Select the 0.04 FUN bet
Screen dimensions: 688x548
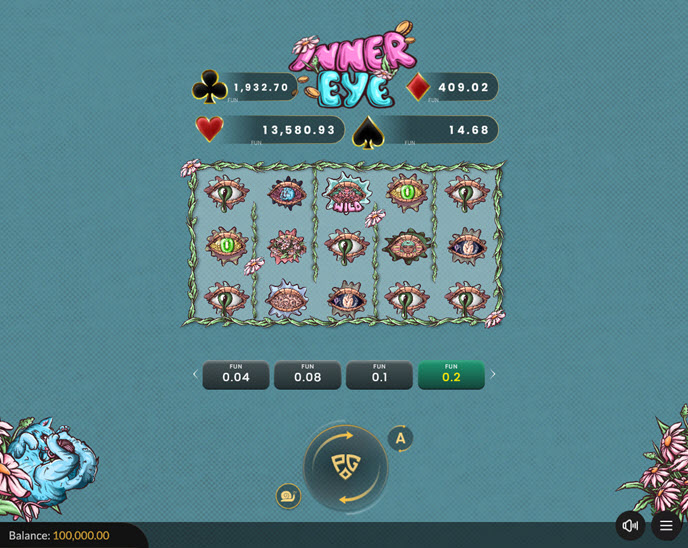coord(236,375)
